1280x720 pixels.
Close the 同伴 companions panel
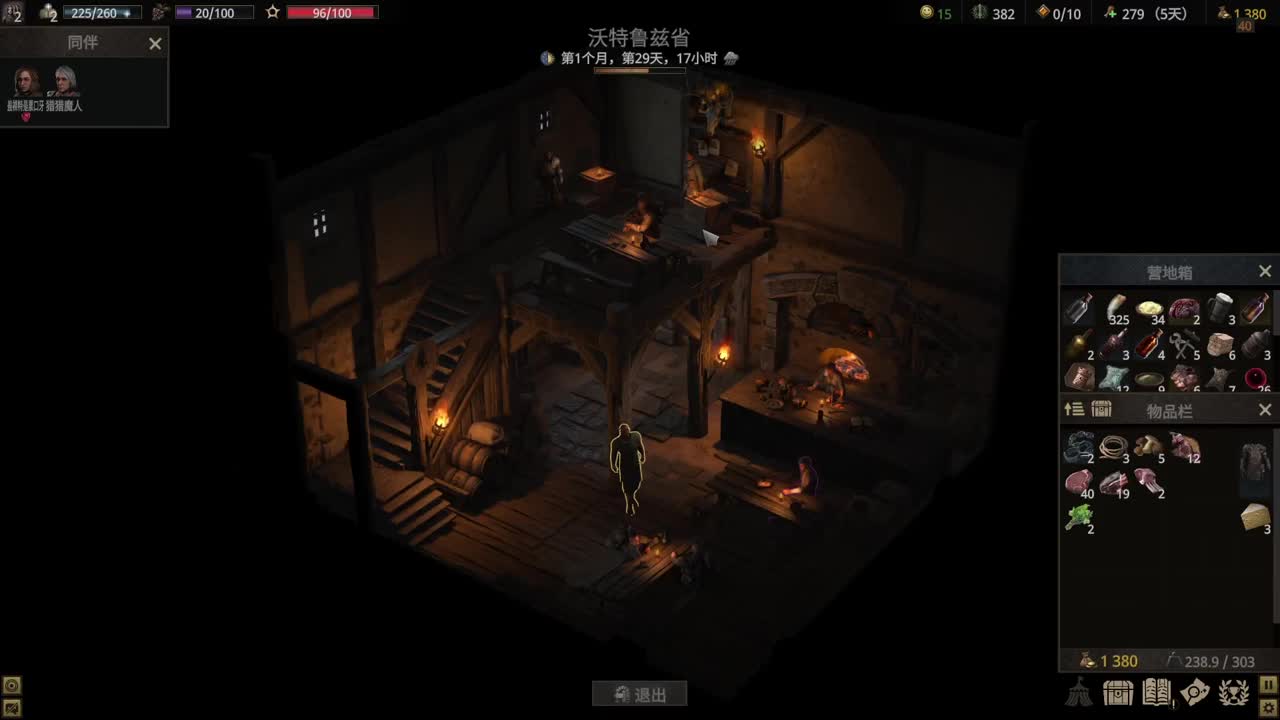point(155,44)
